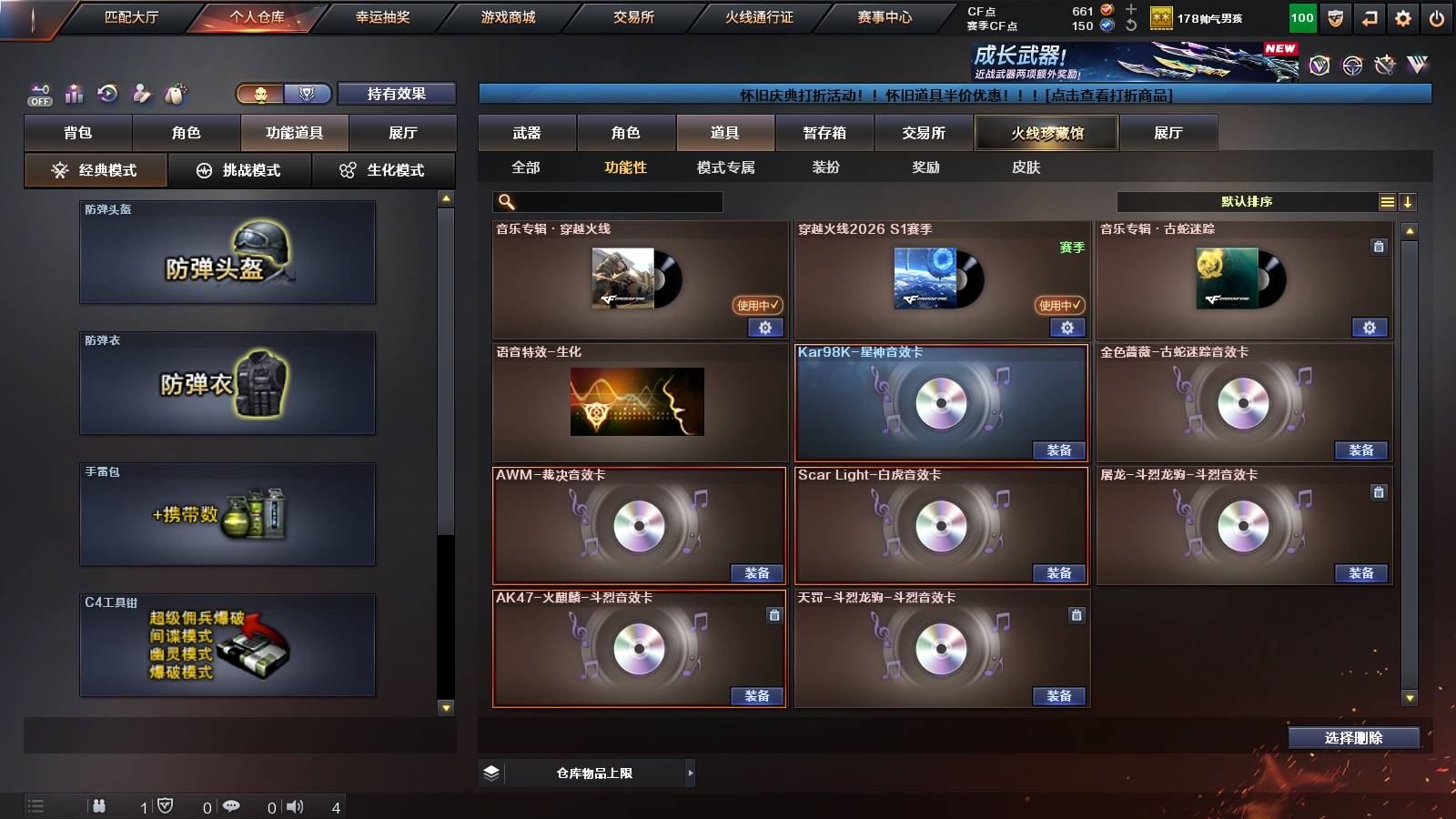
Task: Click trash icon on 音乐专辑·古蛇迷踪 card
Action: tap(1378, 245)
